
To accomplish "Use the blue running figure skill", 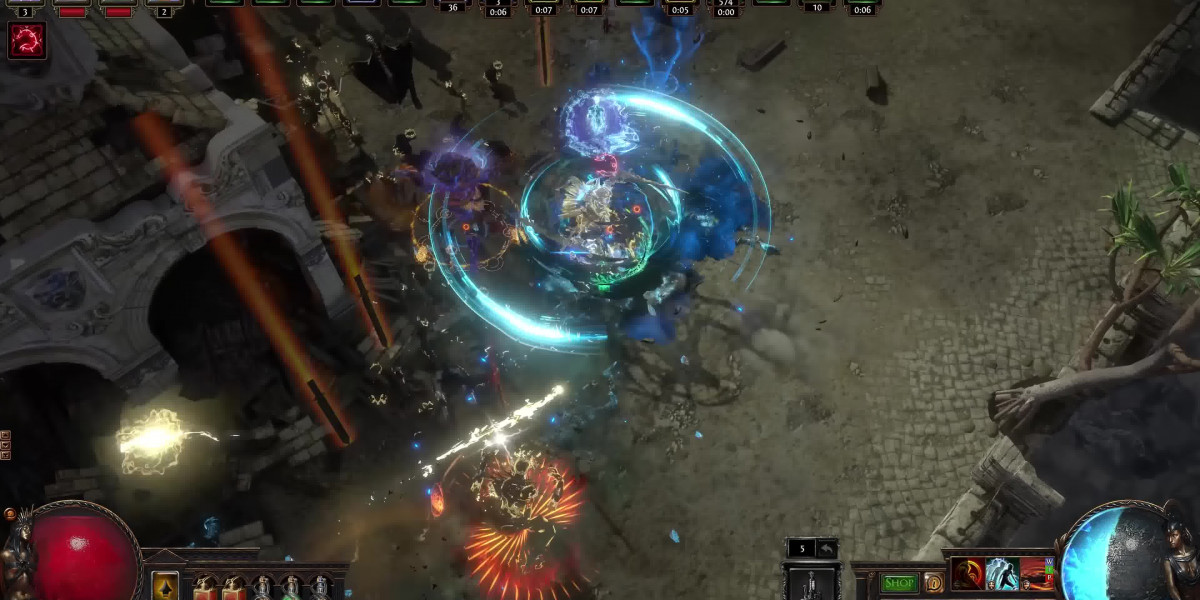I will click(x=1002, y=574).
